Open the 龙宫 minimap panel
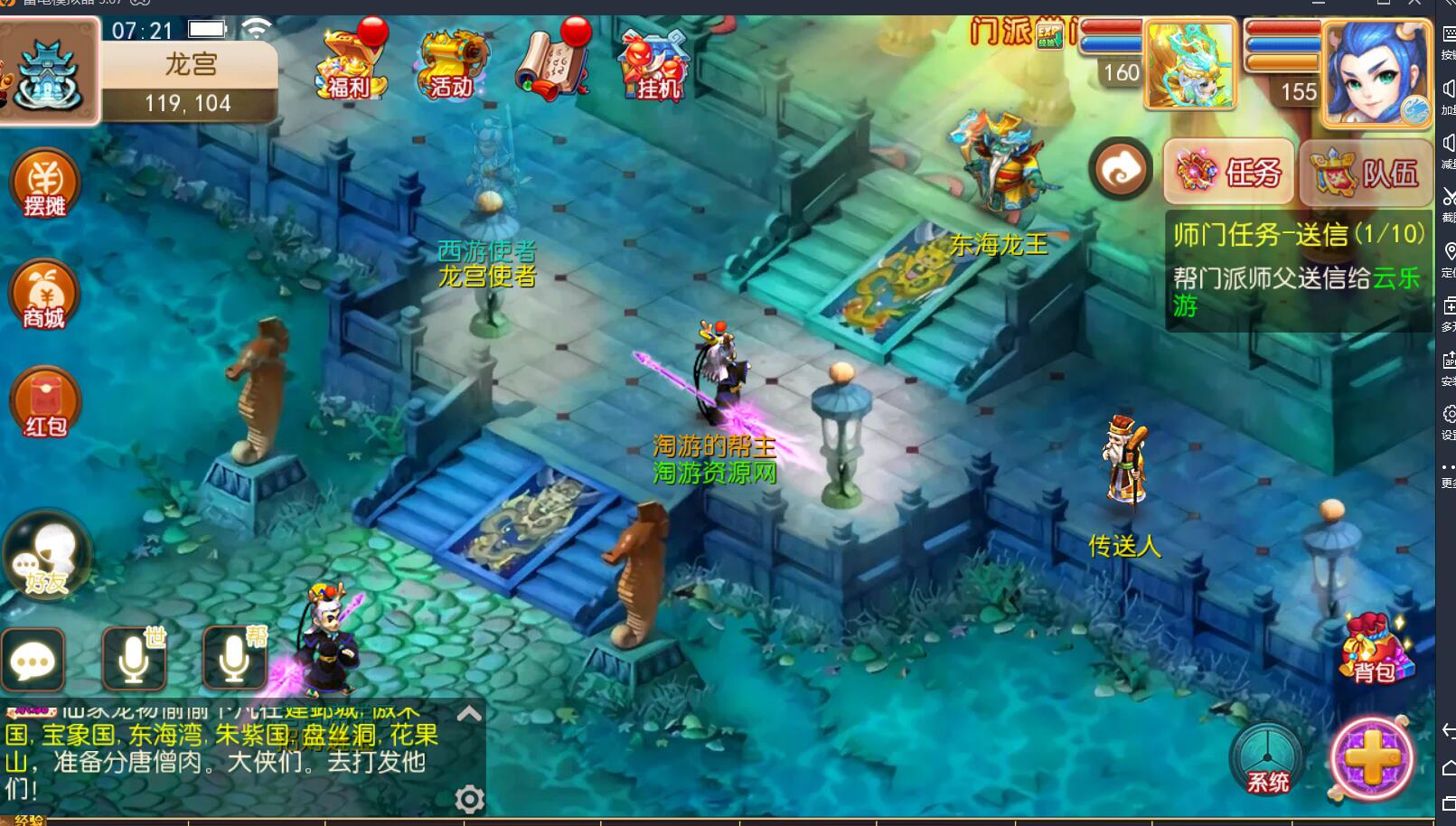Image resolution: width=1456 pixels, height=826 pixels. [50, 72]
